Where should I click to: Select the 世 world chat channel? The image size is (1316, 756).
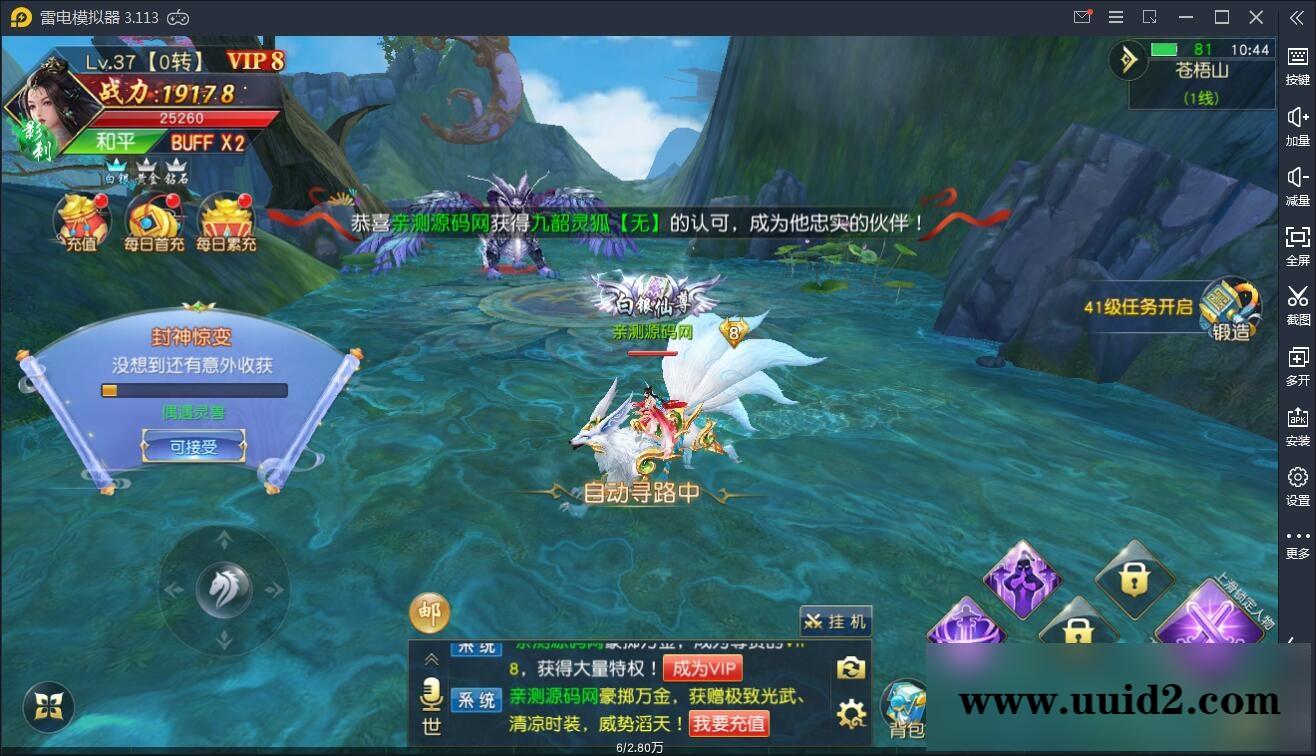[x=431, y=725]
